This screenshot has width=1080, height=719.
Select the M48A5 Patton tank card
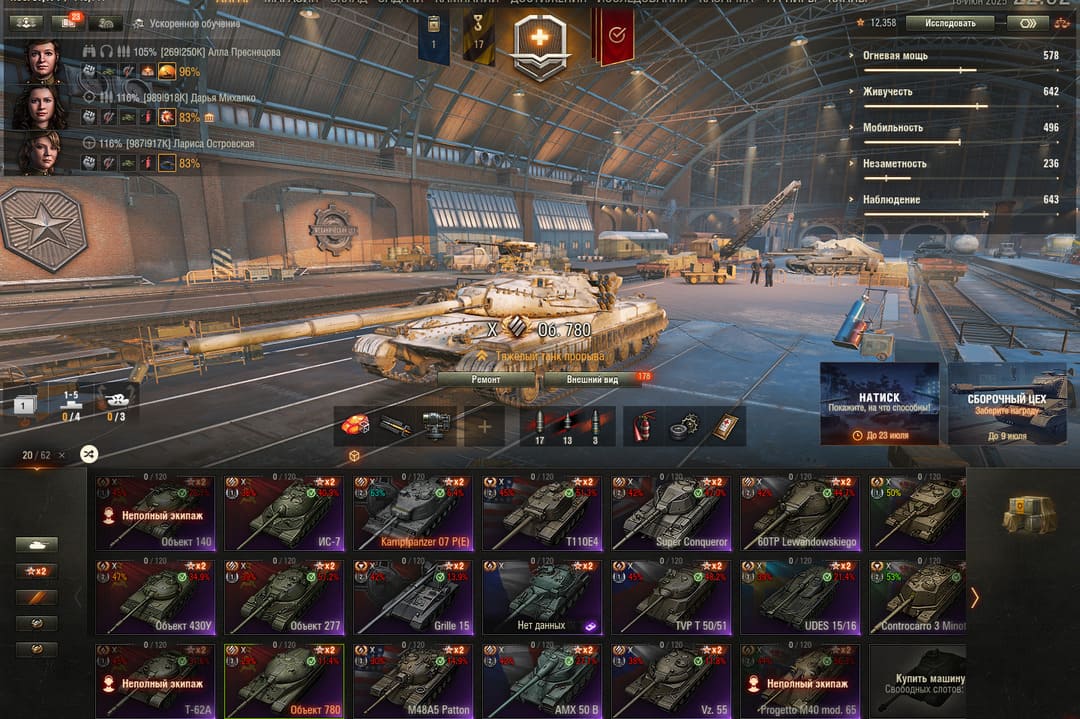click(413, 681)
